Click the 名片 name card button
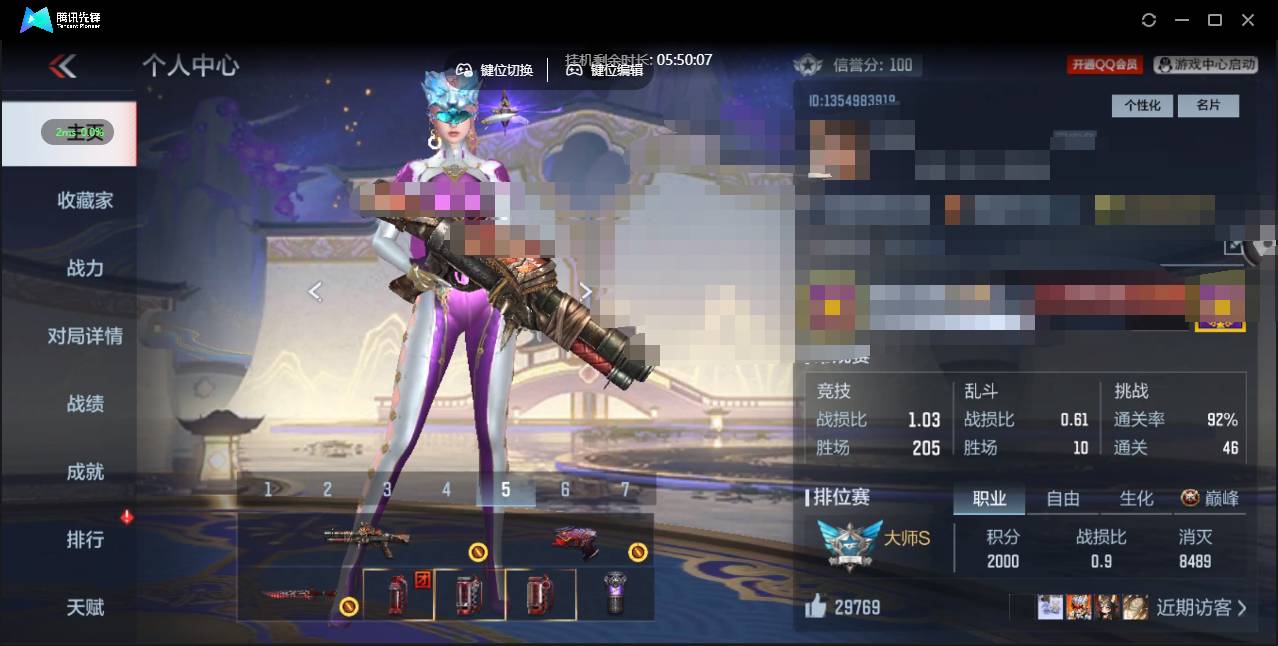 click(x=1208, y=105)
